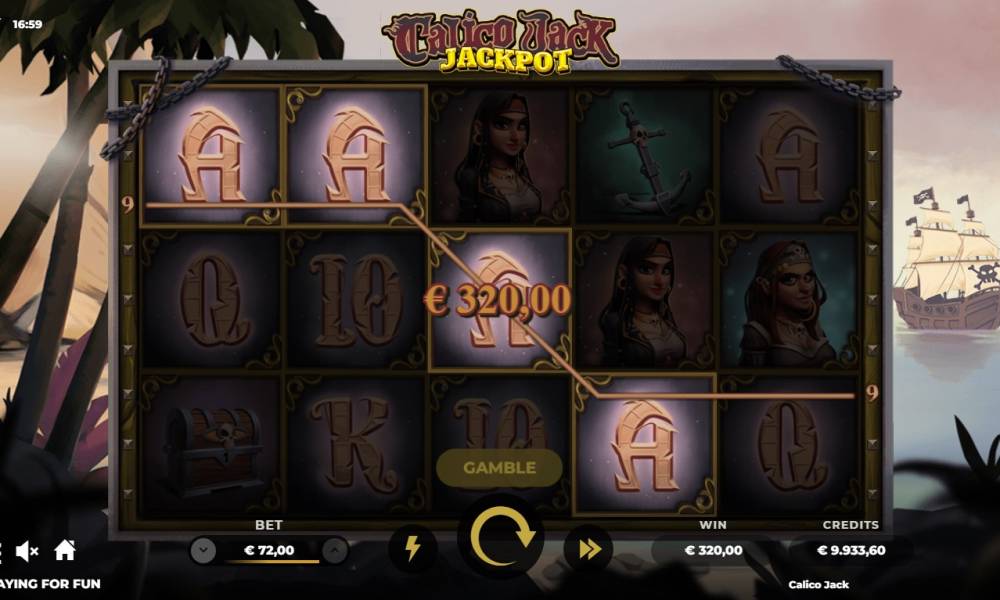1000x600 pixels.
Task: Increase the bet with the up arrow
Action: point(335,550)
